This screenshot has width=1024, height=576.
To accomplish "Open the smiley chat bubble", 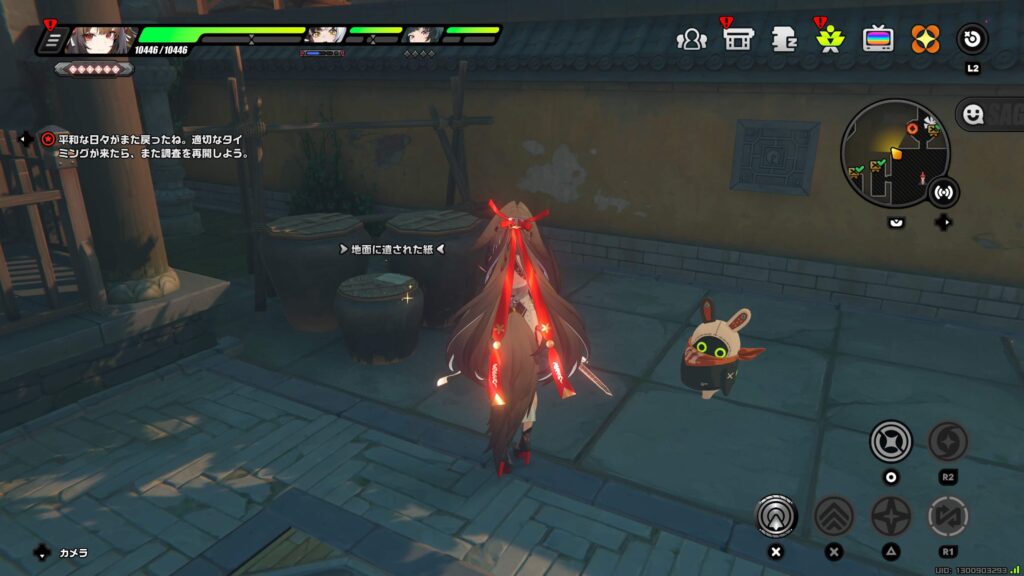I will 973,115.
